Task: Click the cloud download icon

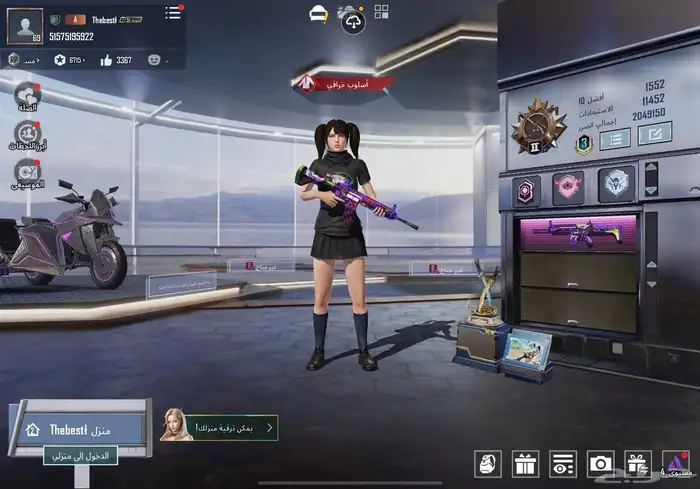Action: pyautogui.click(x=352, y=19)
